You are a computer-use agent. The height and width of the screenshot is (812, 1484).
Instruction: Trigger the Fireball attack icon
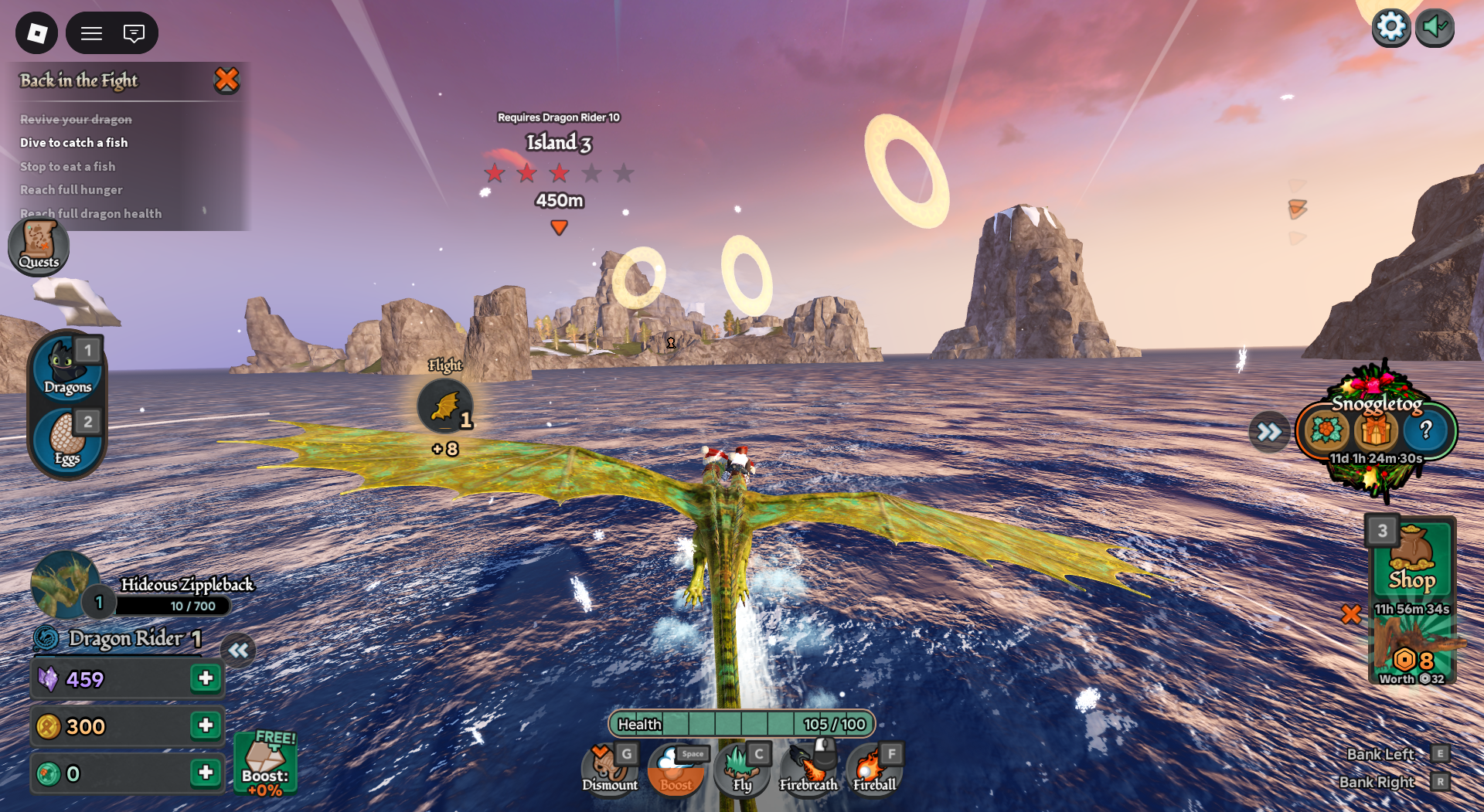coord(873,766)
